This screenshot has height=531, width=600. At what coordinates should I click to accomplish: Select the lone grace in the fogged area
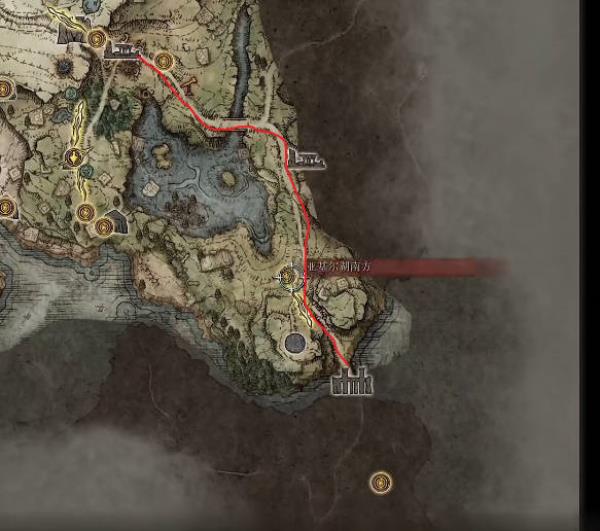coord(380,483)
